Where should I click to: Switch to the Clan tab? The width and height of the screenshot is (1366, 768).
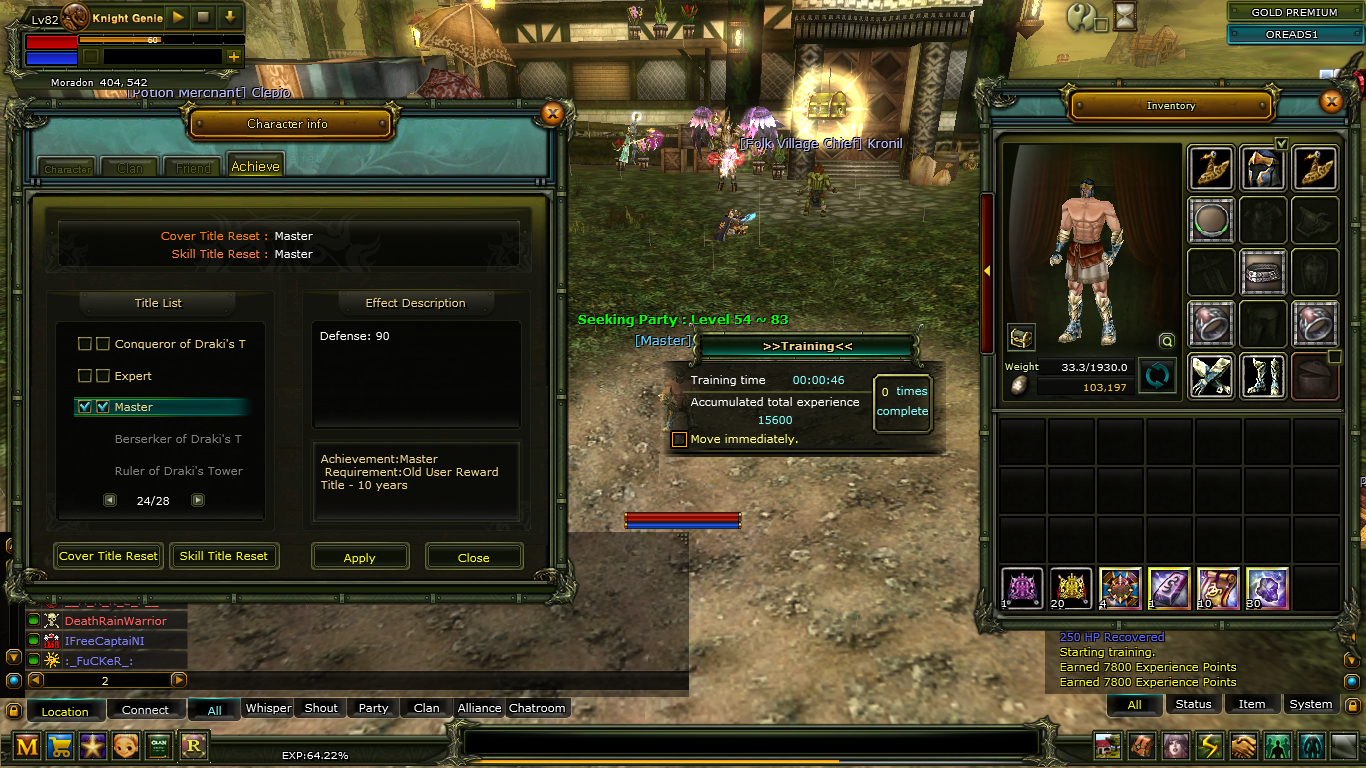(130, 167)
